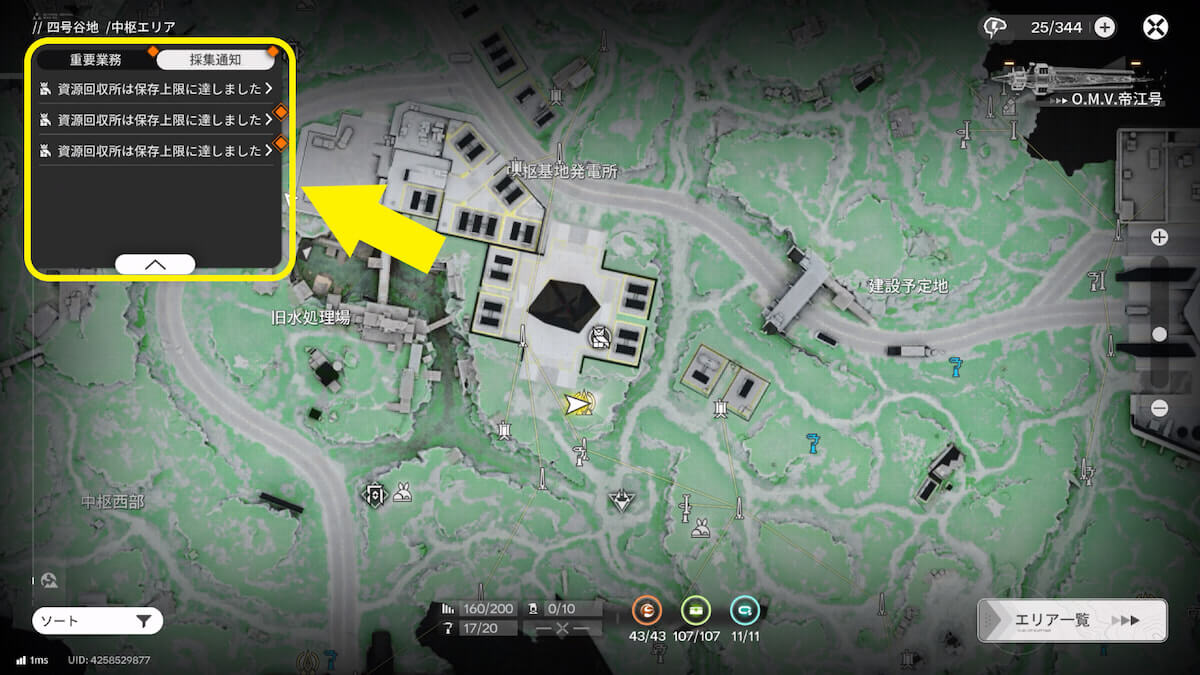This screenshot has width=1200, height=675.
Task: Open the ソート filter dropdown
Action: tap(97, 621)
